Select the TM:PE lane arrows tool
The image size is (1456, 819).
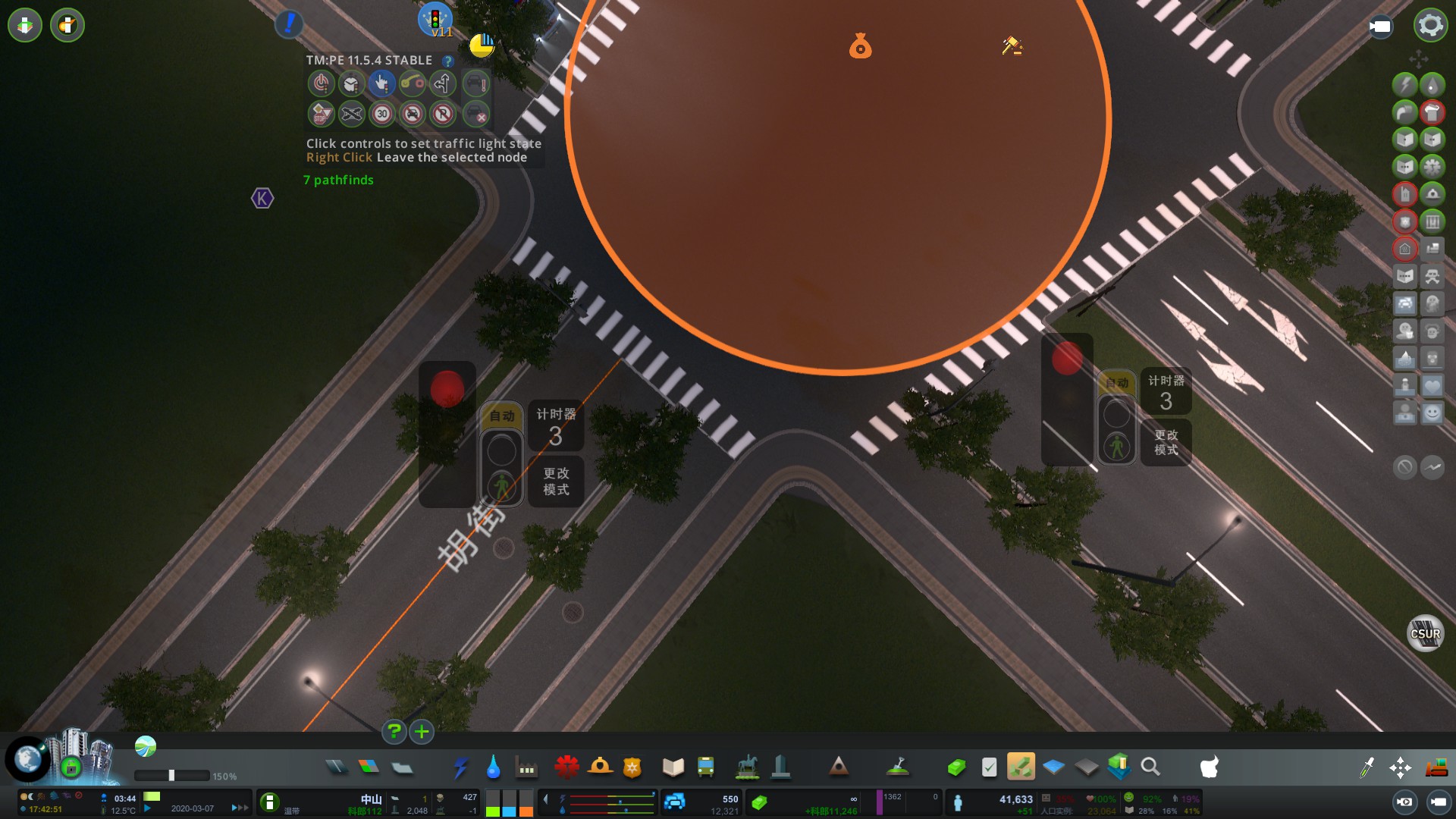(443, 83)
